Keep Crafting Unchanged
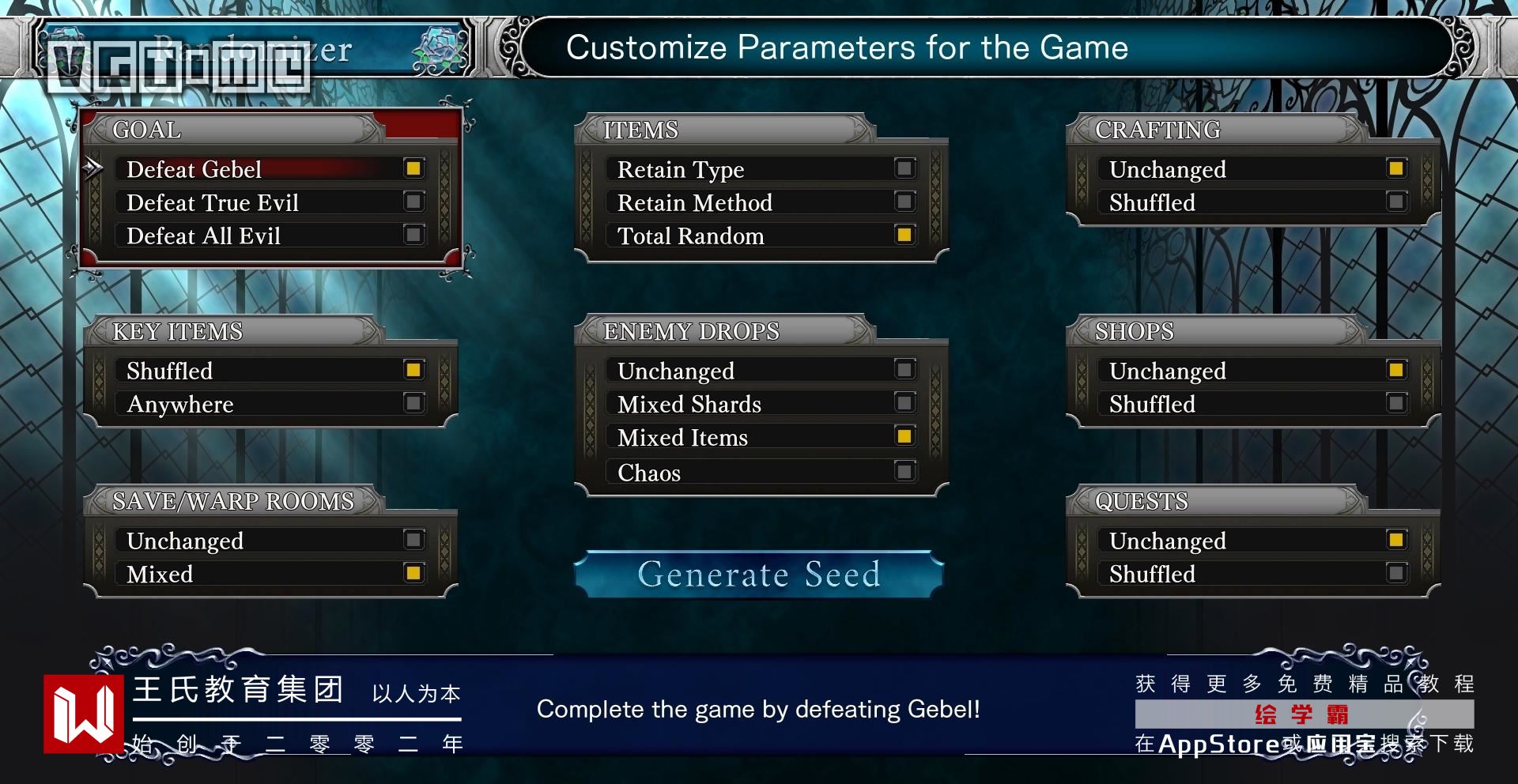Screen dimensions: 1518x784 coord(1252,169)
